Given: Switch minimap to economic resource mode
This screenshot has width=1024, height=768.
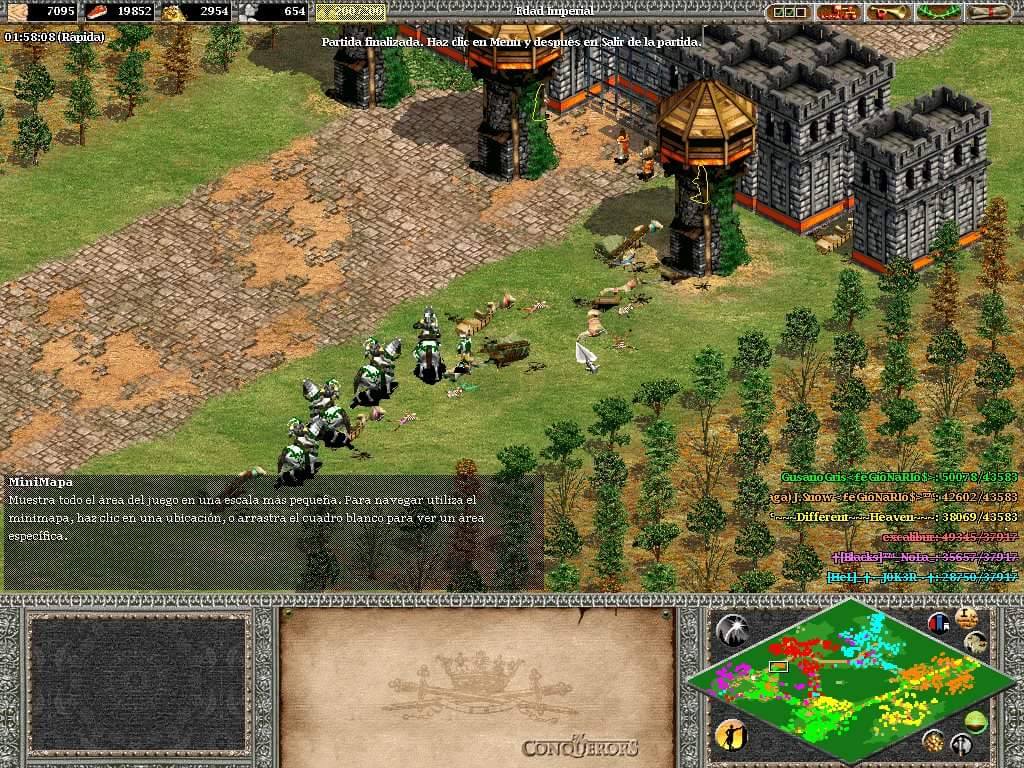Looking at the screenshot, I should pyautogui.click(x=934, y=741).
